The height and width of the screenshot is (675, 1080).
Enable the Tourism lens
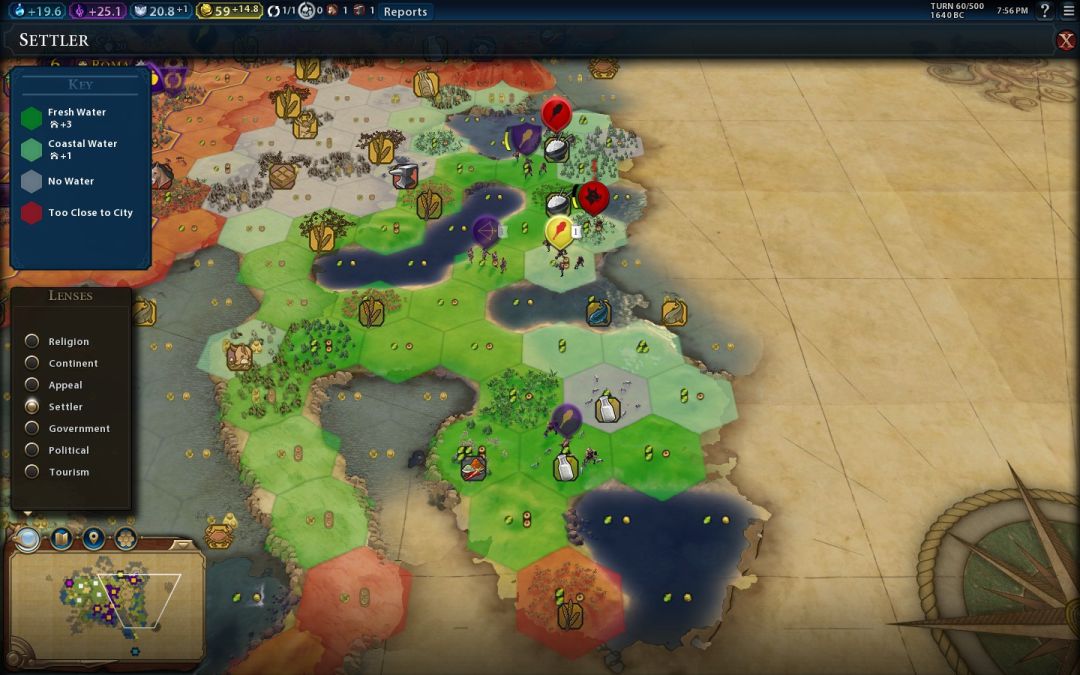point(33,472)
